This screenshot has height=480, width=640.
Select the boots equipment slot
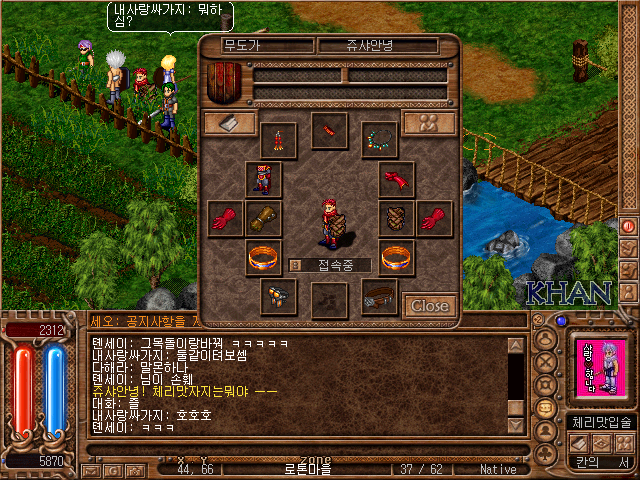278,296
